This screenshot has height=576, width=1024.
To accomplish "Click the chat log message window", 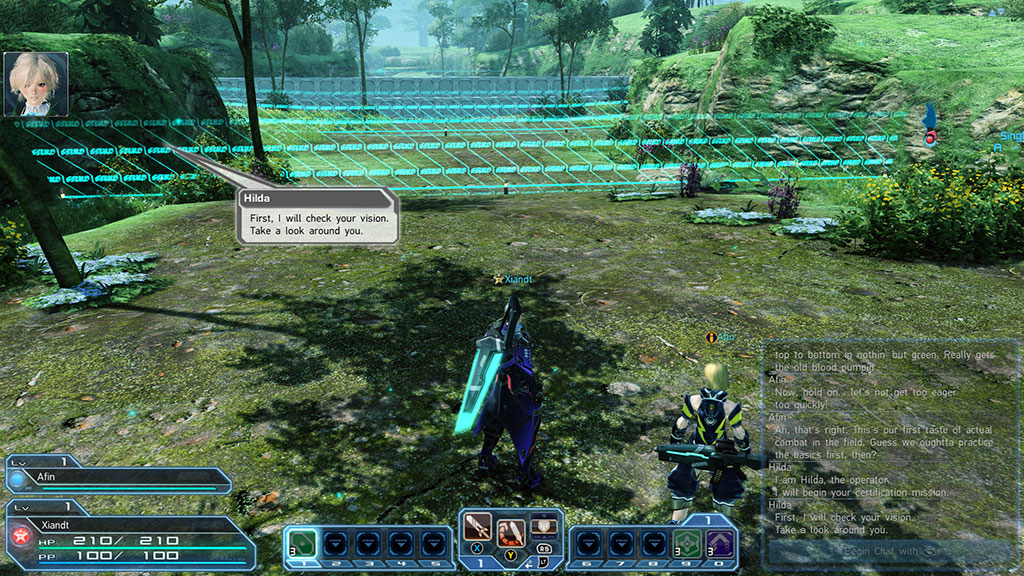I will point(891,440).
